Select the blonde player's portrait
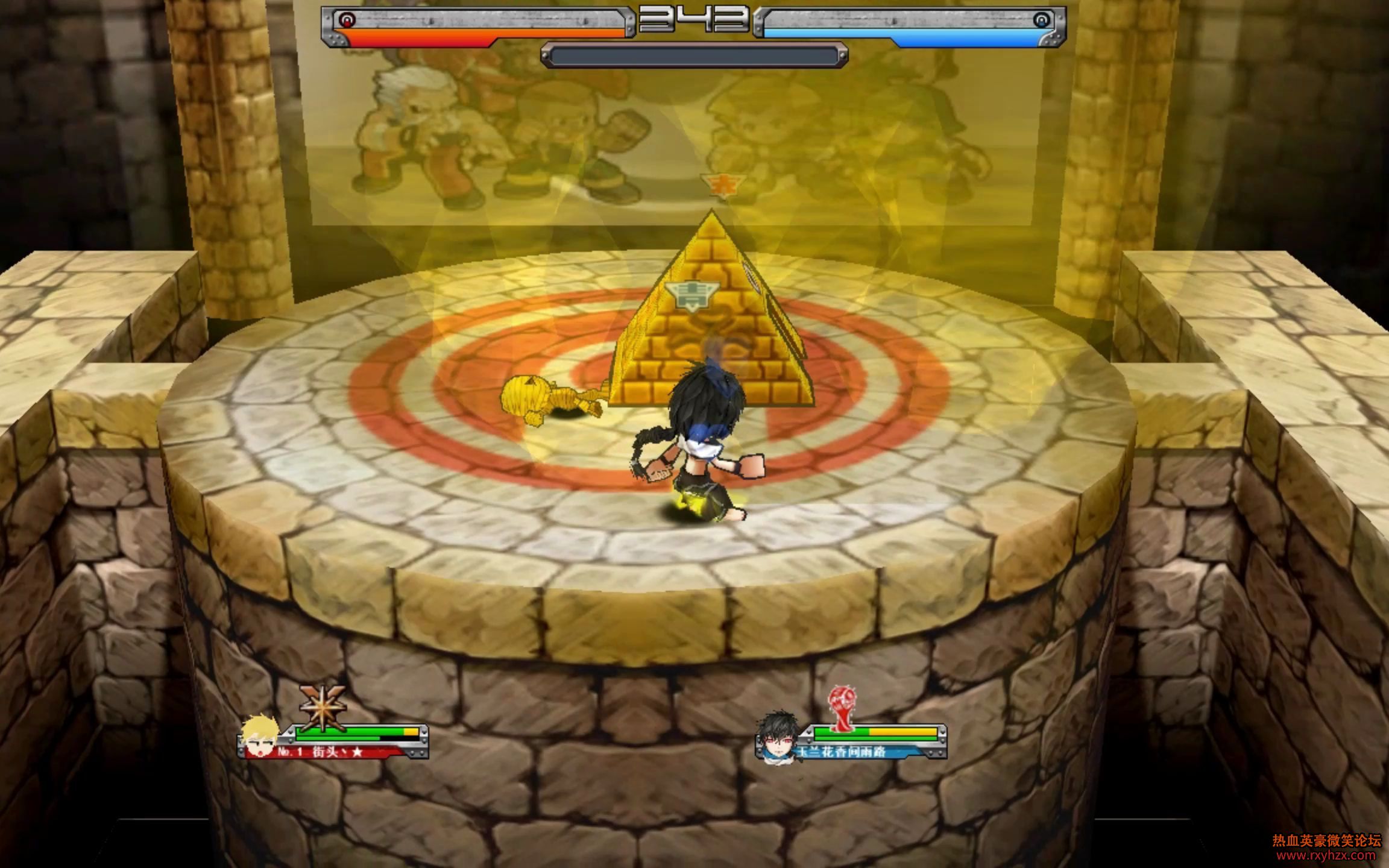The width and height of the screenshot is (1389, 868). click(260, 736)
